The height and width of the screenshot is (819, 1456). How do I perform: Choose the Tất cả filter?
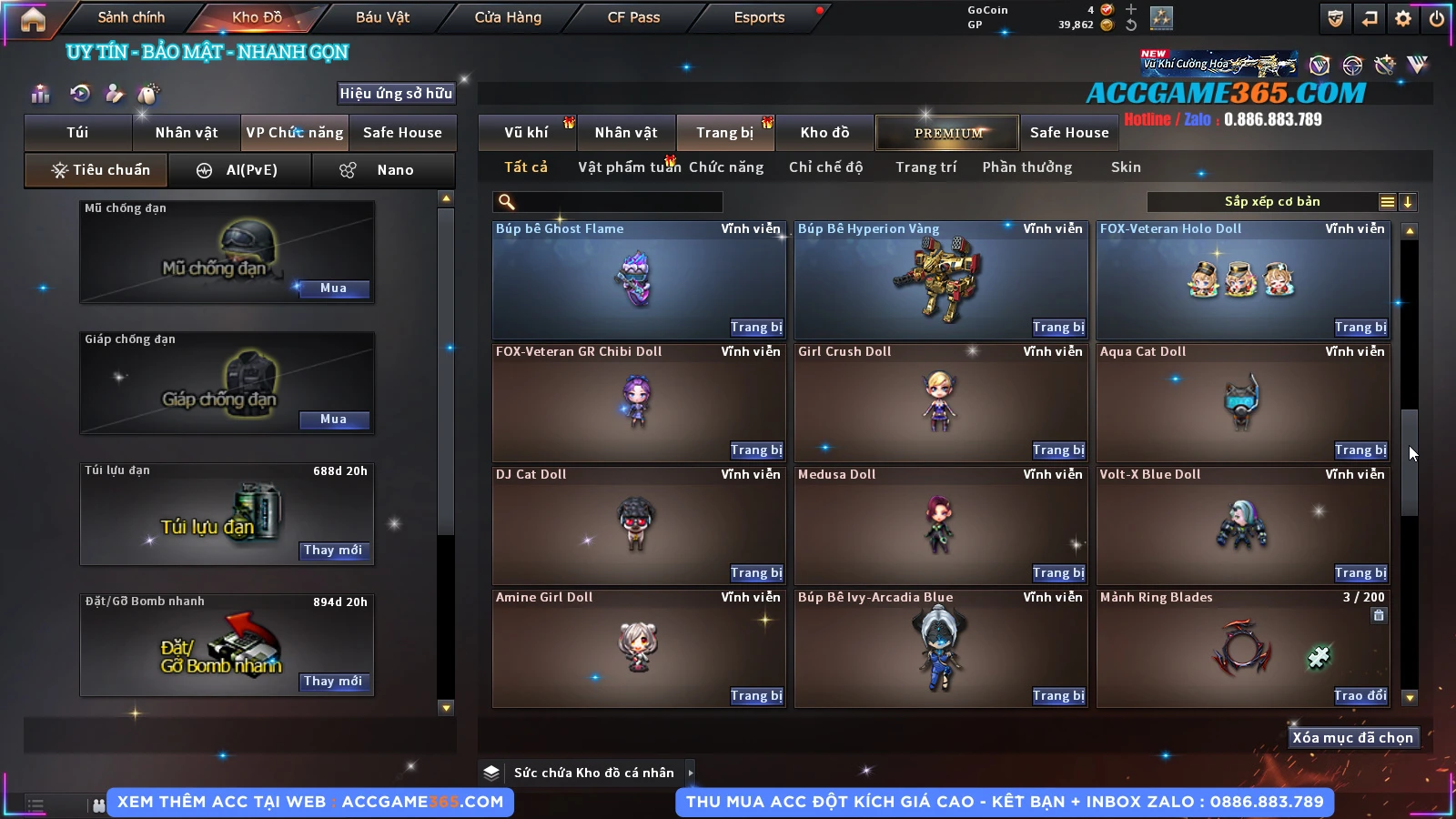tap(526, 167)
